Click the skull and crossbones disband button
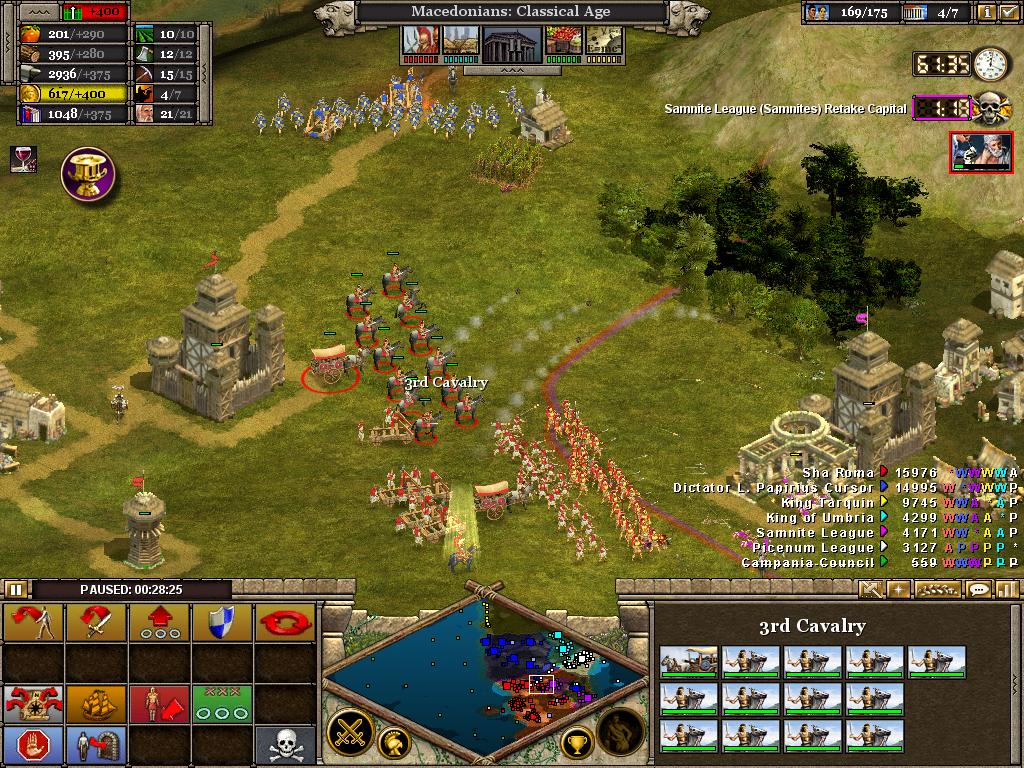The height and width of the screenshot is (768, 1024). 285,745
